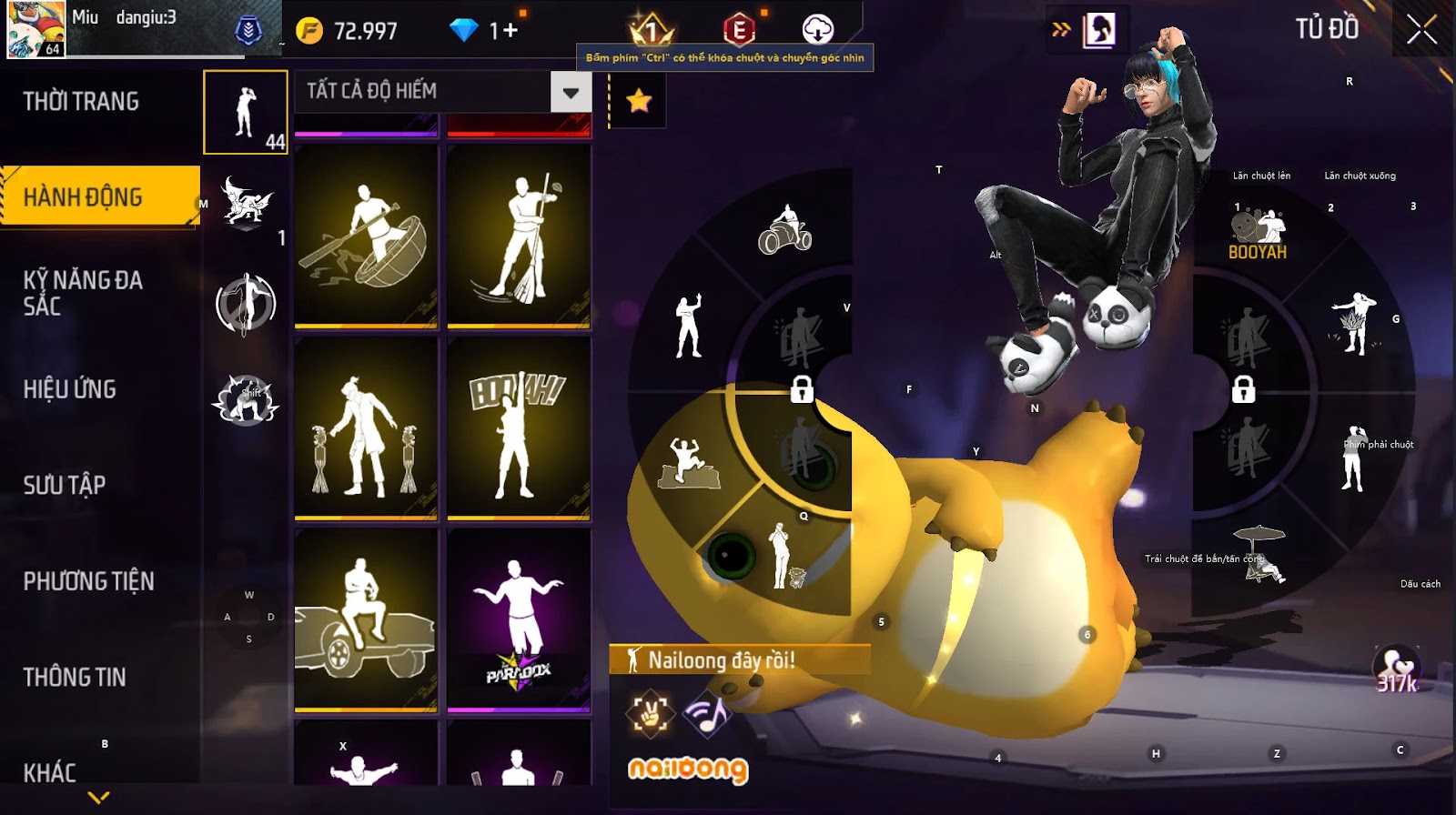1456x815 pixels.
Task: Select the broom sweeping emote
Action: point(519,235)
